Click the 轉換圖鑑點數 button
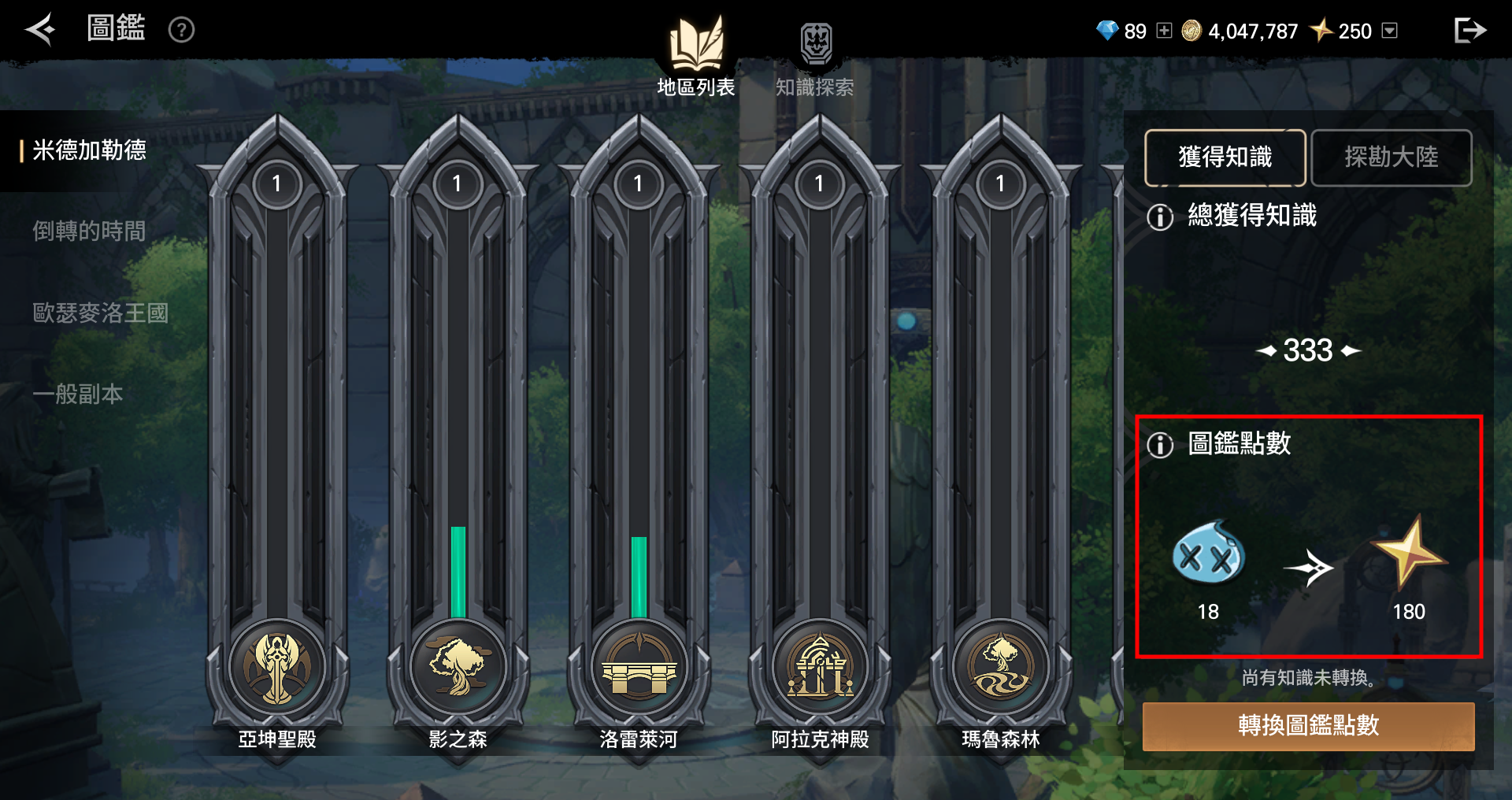Viewport: 1512px width, 800px height. (x=1308, y=726)
